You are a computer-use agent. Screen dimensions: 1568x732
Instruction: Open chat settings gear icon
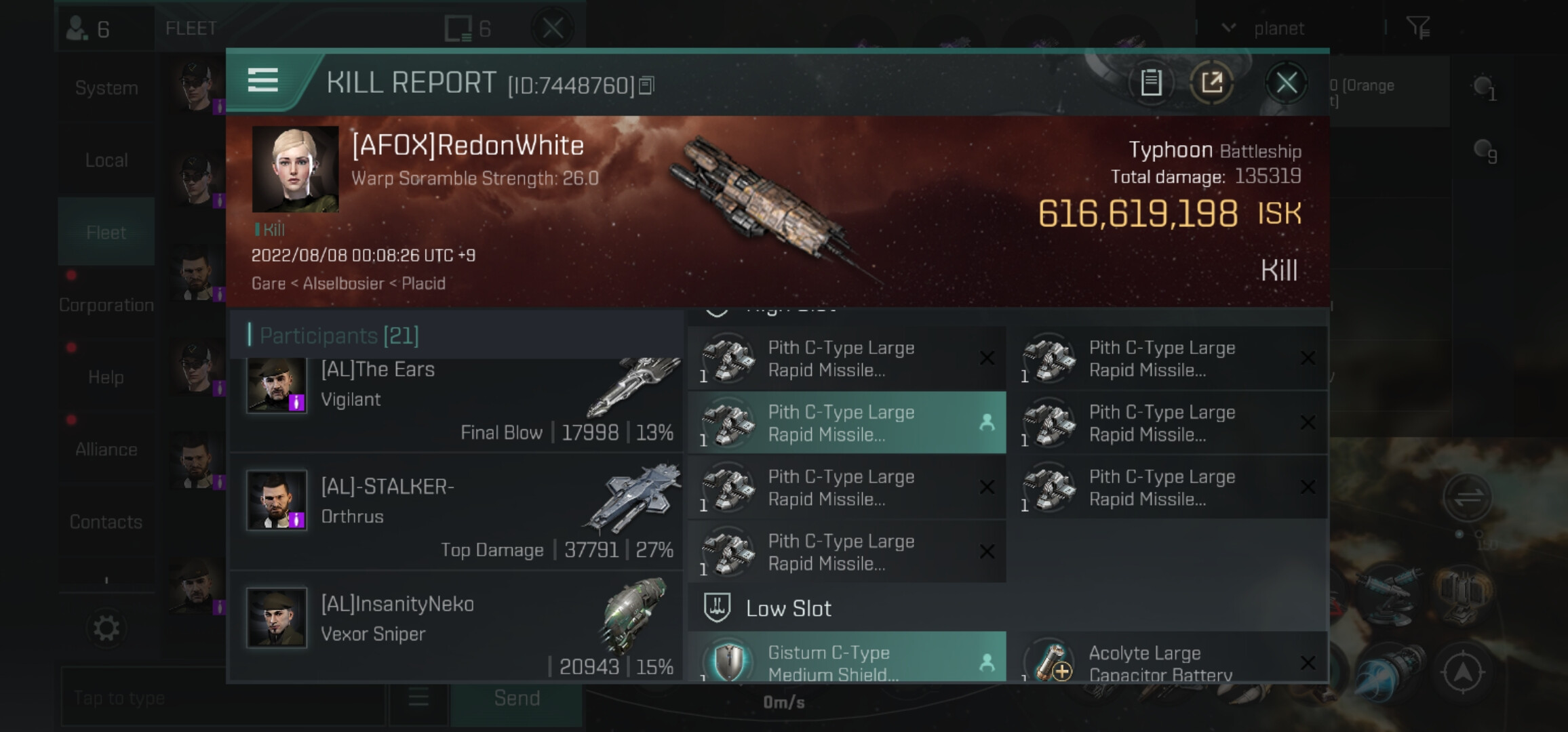coord(106,628)
